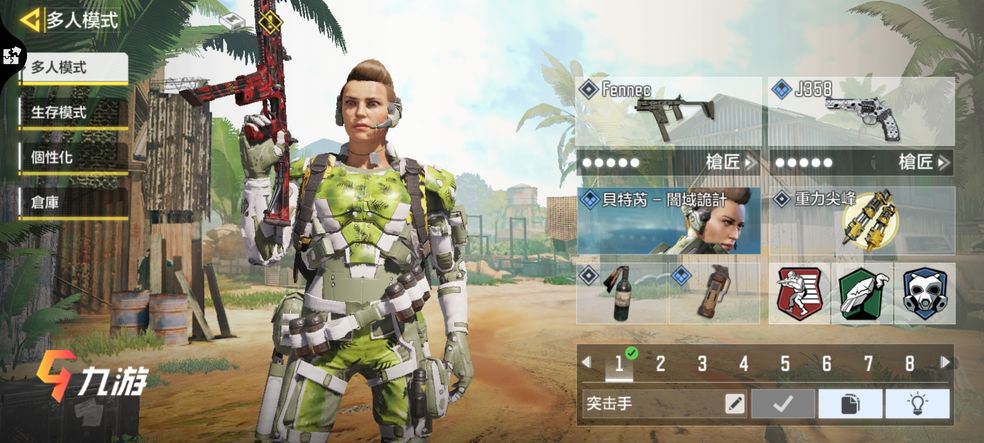984x443 pixels.
Task: Click the lightbulb recommendation button
Action: click(x=918, y=404)
